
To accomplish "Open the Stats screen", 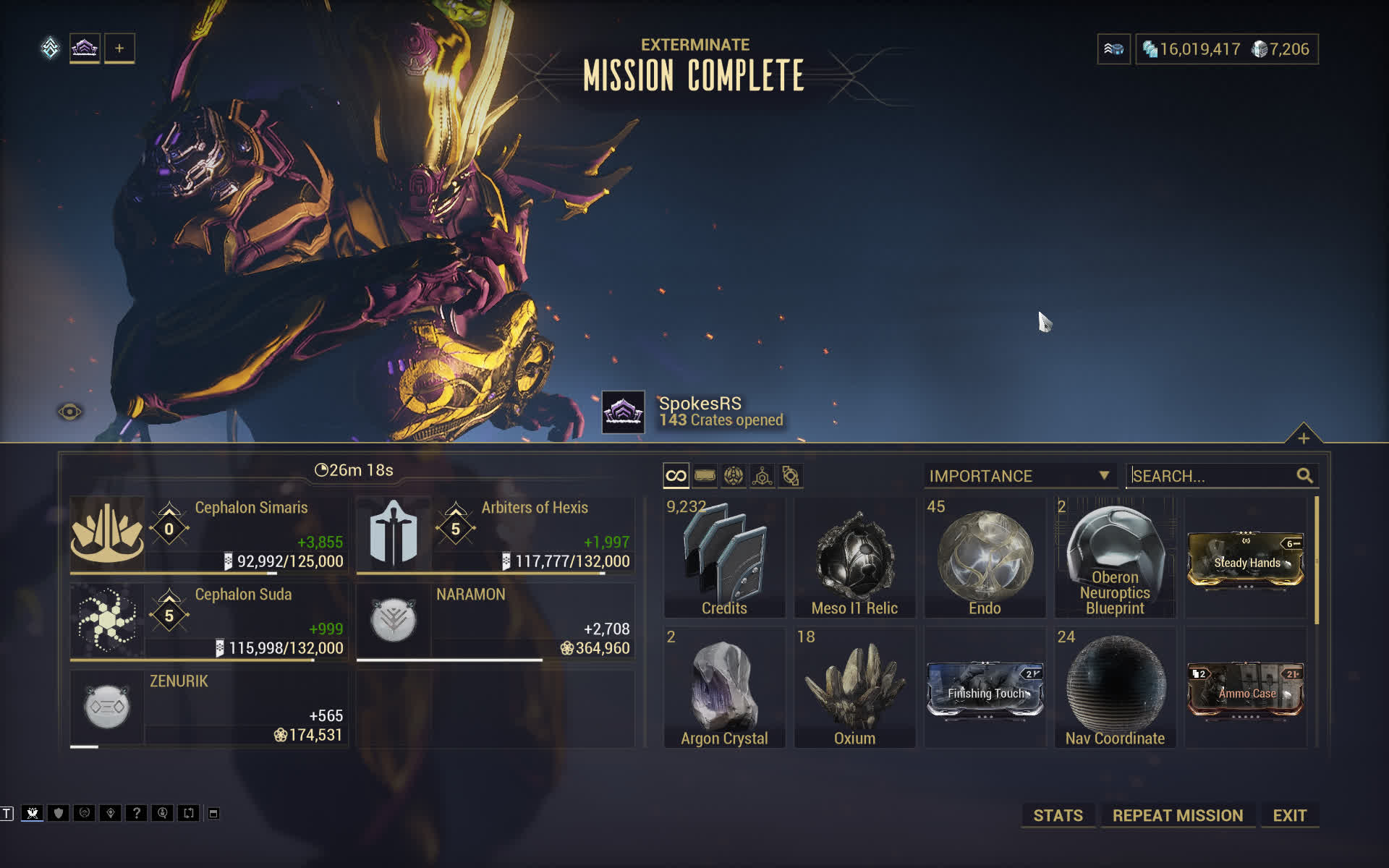I will coord(1058,815).
